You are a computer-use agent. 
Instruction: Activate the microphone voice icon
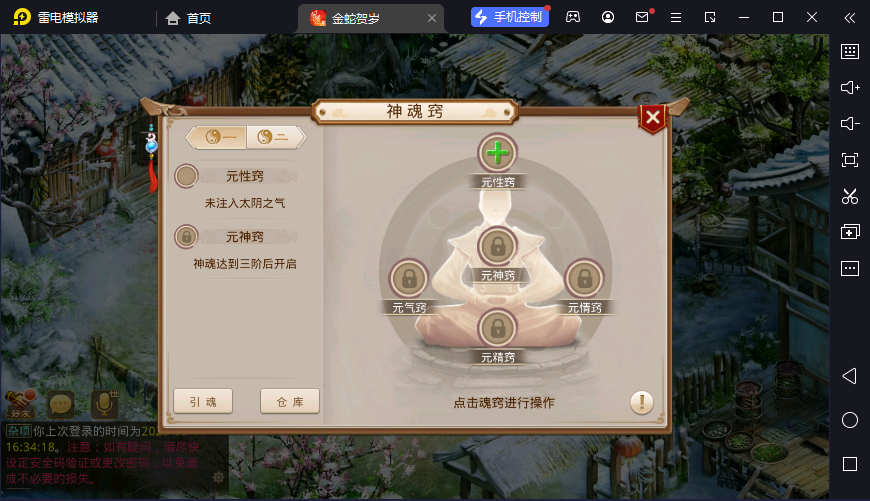[104, 403]
